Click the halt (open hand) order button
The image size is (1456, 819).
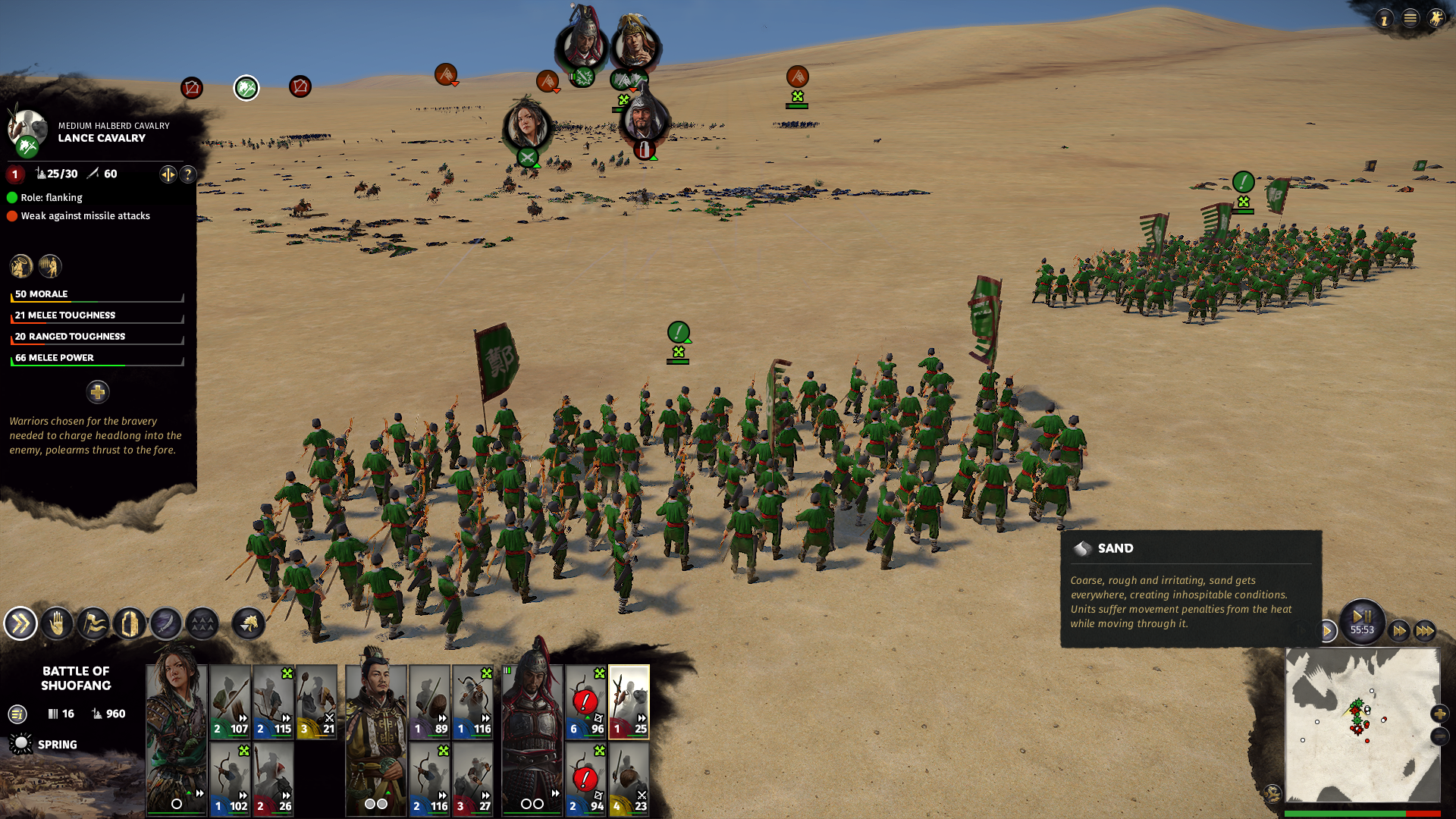(57, 624)
